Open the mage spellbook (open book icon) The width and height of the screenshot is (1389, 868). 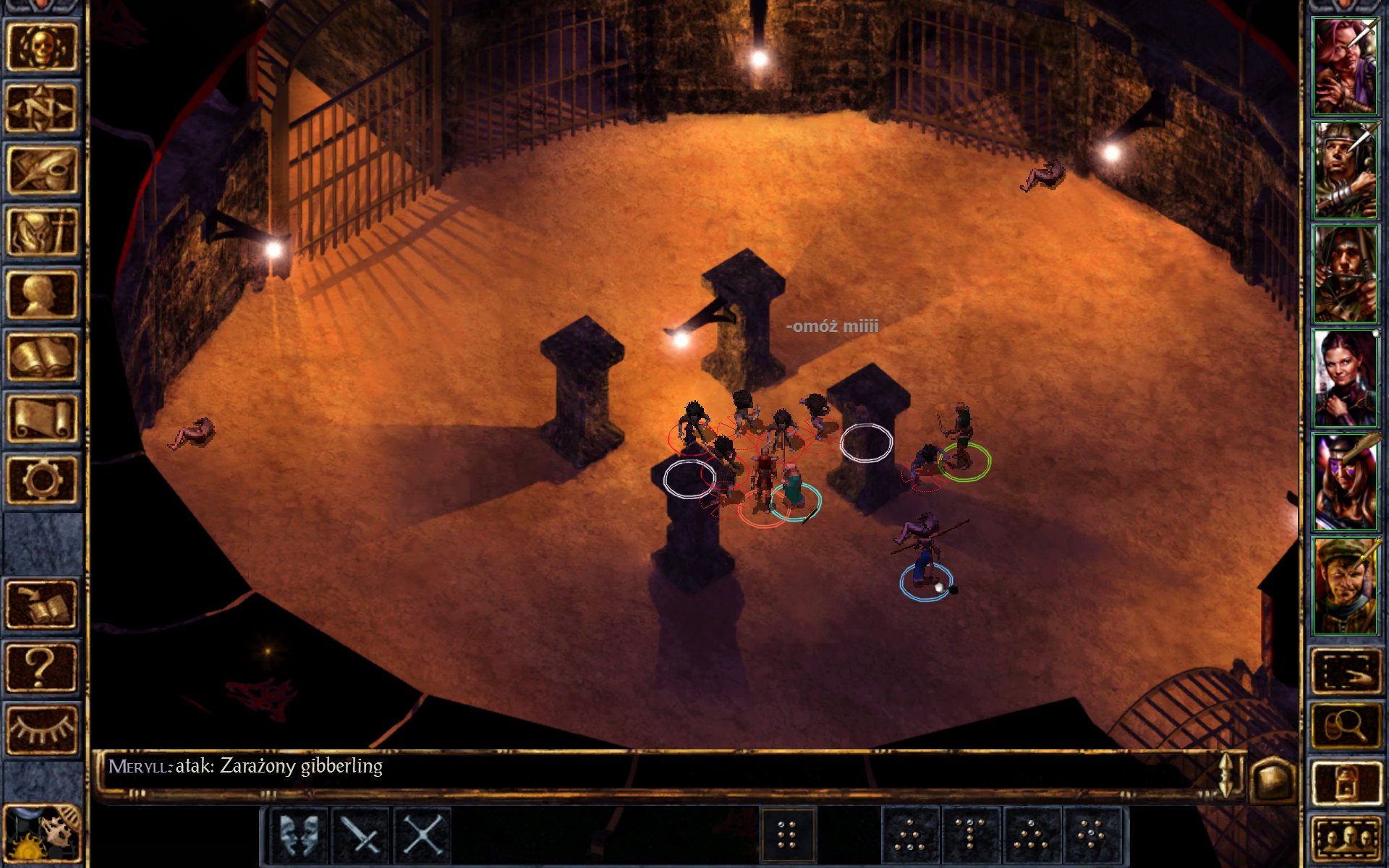click(x=41, y=357)
